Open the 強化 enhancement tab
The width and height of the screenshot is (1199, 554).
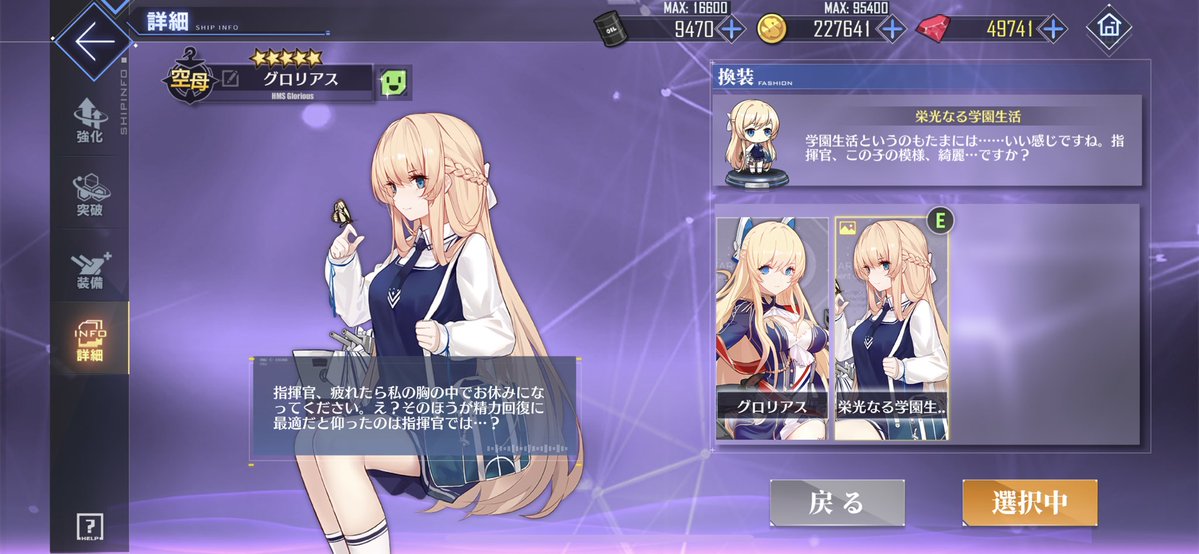[x=89, y=121]
